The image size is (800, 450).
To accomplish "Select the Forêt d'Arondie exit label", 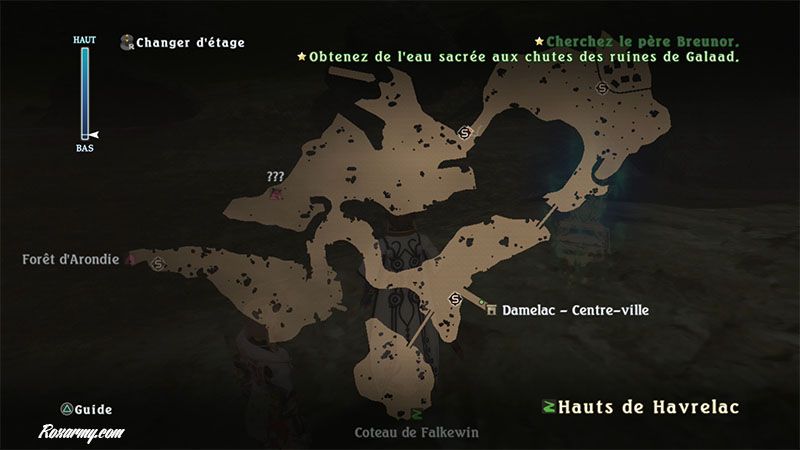I will click(71, 260).
